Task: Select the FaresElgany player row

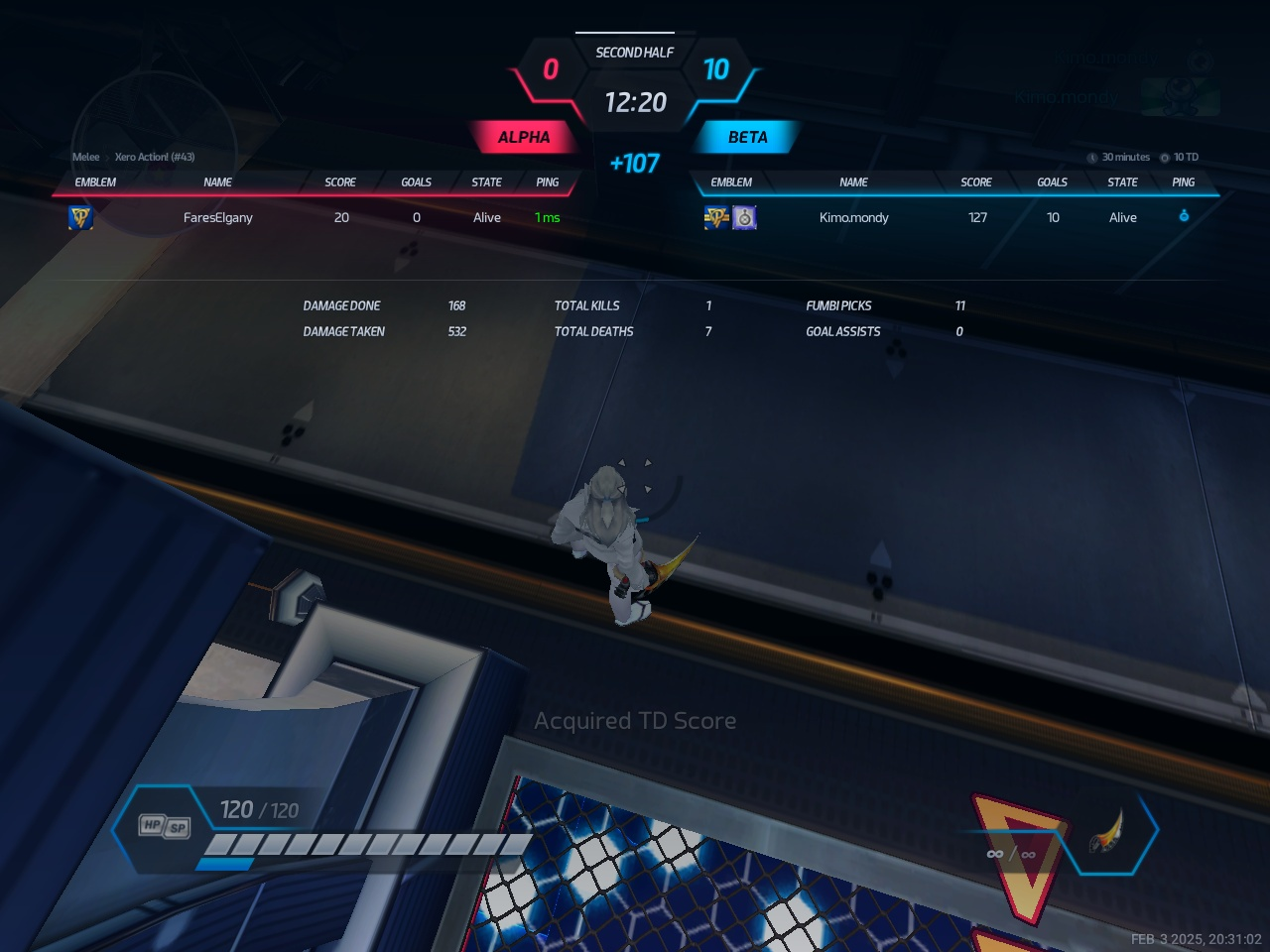Action: (218, 217)
